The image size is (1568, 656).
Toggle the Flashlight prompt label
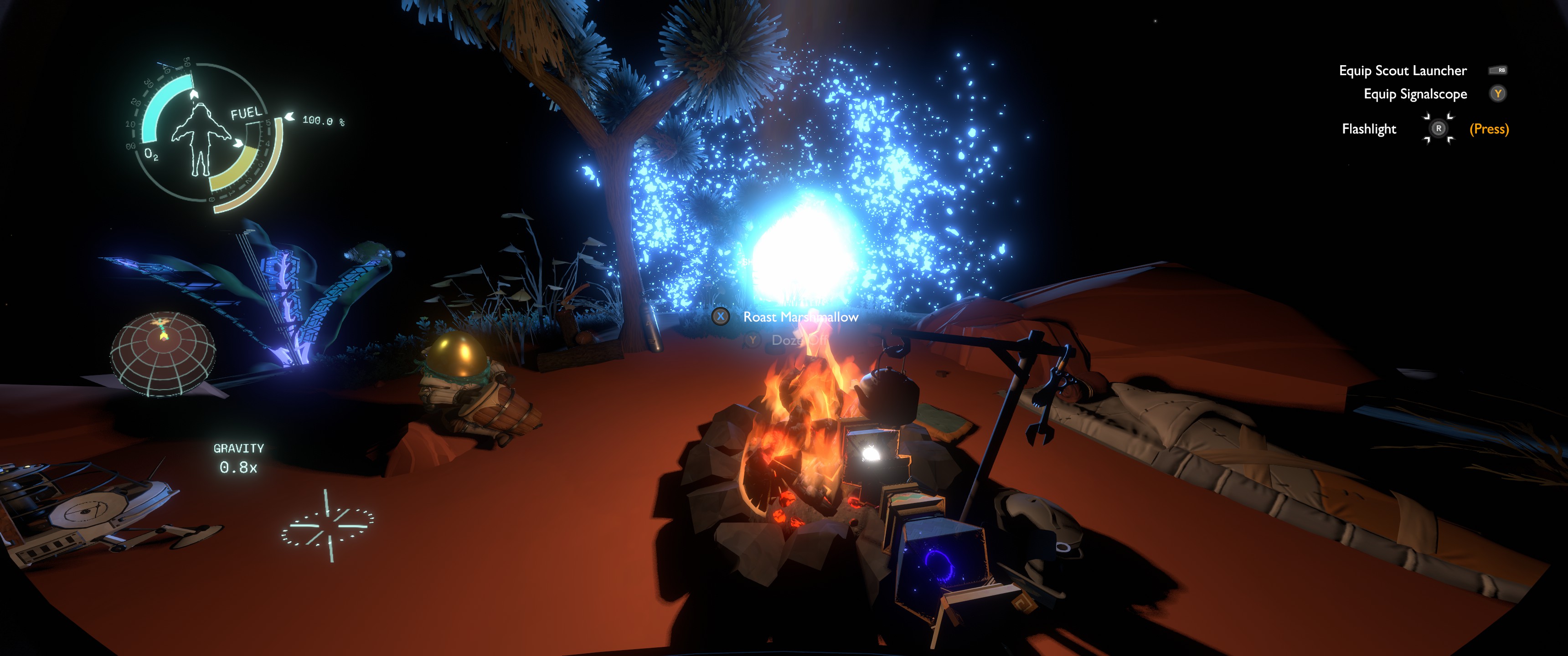(x=1369, y=129)
